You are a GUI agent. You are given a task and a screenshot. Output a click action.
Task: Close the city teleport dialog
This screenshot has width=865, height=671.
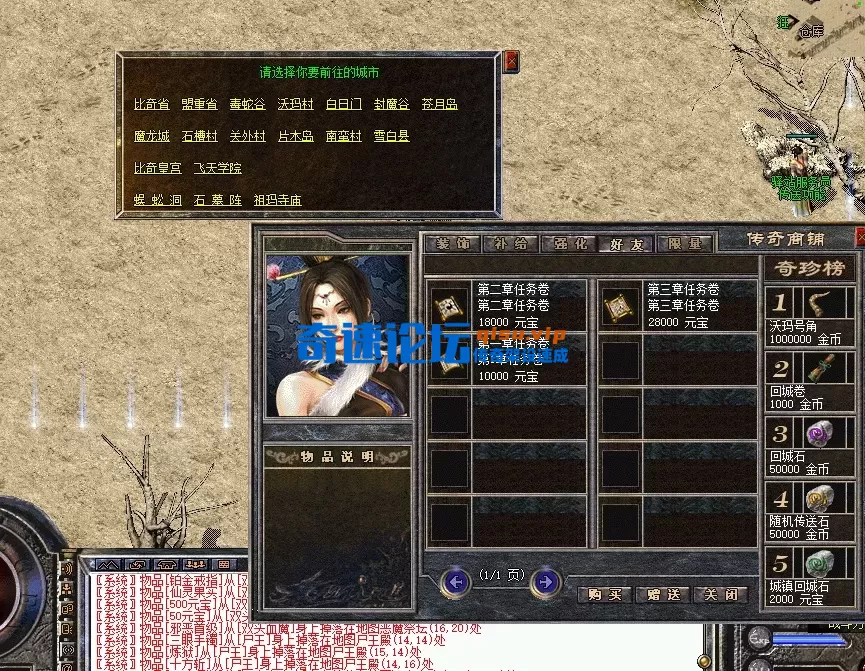pyautogui.click(x=512, y=61)
